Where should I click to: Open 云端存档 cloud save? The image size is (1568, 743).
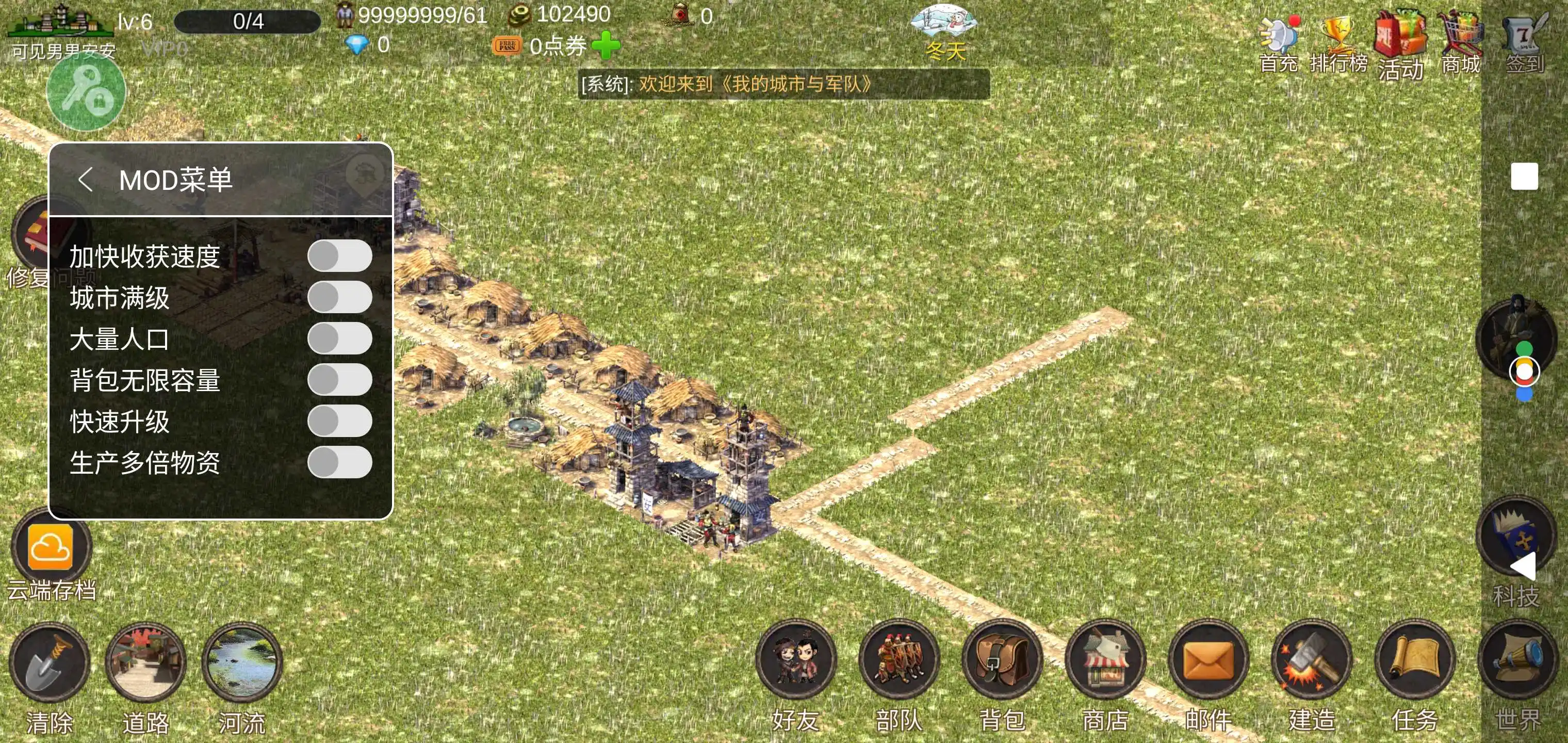pyautogui.click(x=51, y=548)
